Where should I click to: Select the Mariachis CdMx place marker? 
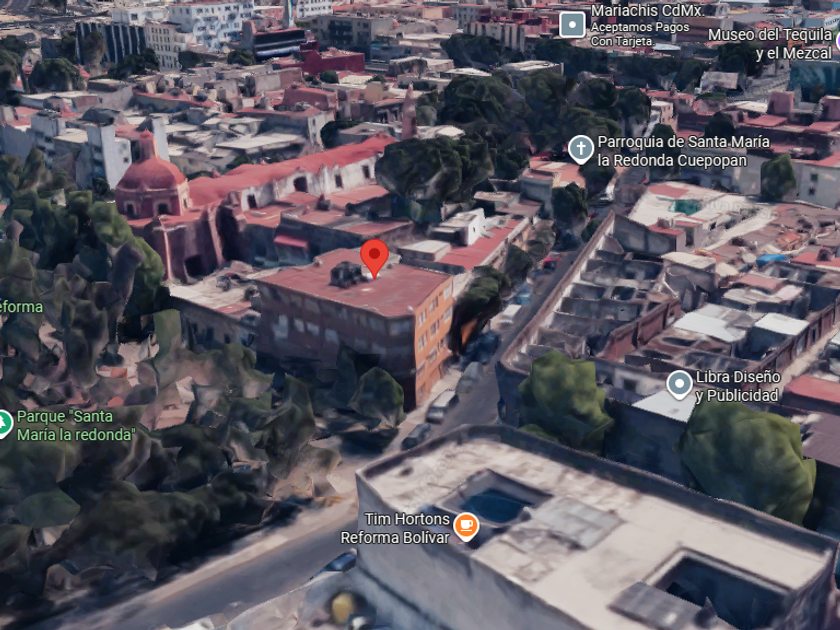click(572, 24)
